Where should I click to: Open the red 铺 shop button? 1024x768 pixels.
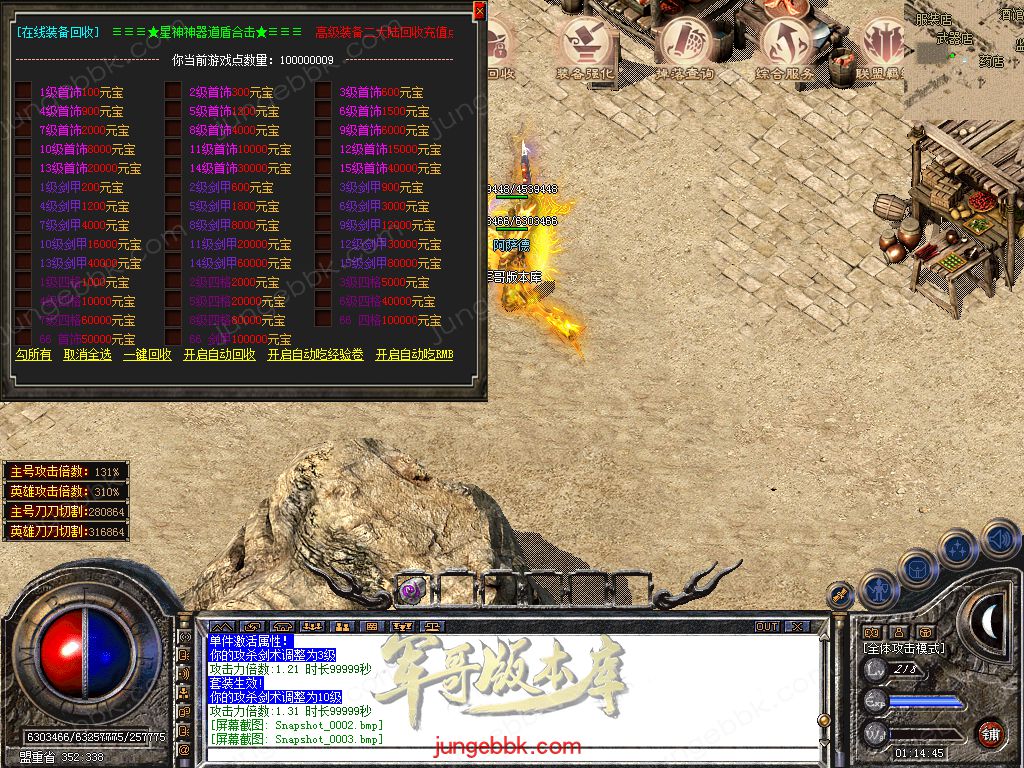coord(990,732)
